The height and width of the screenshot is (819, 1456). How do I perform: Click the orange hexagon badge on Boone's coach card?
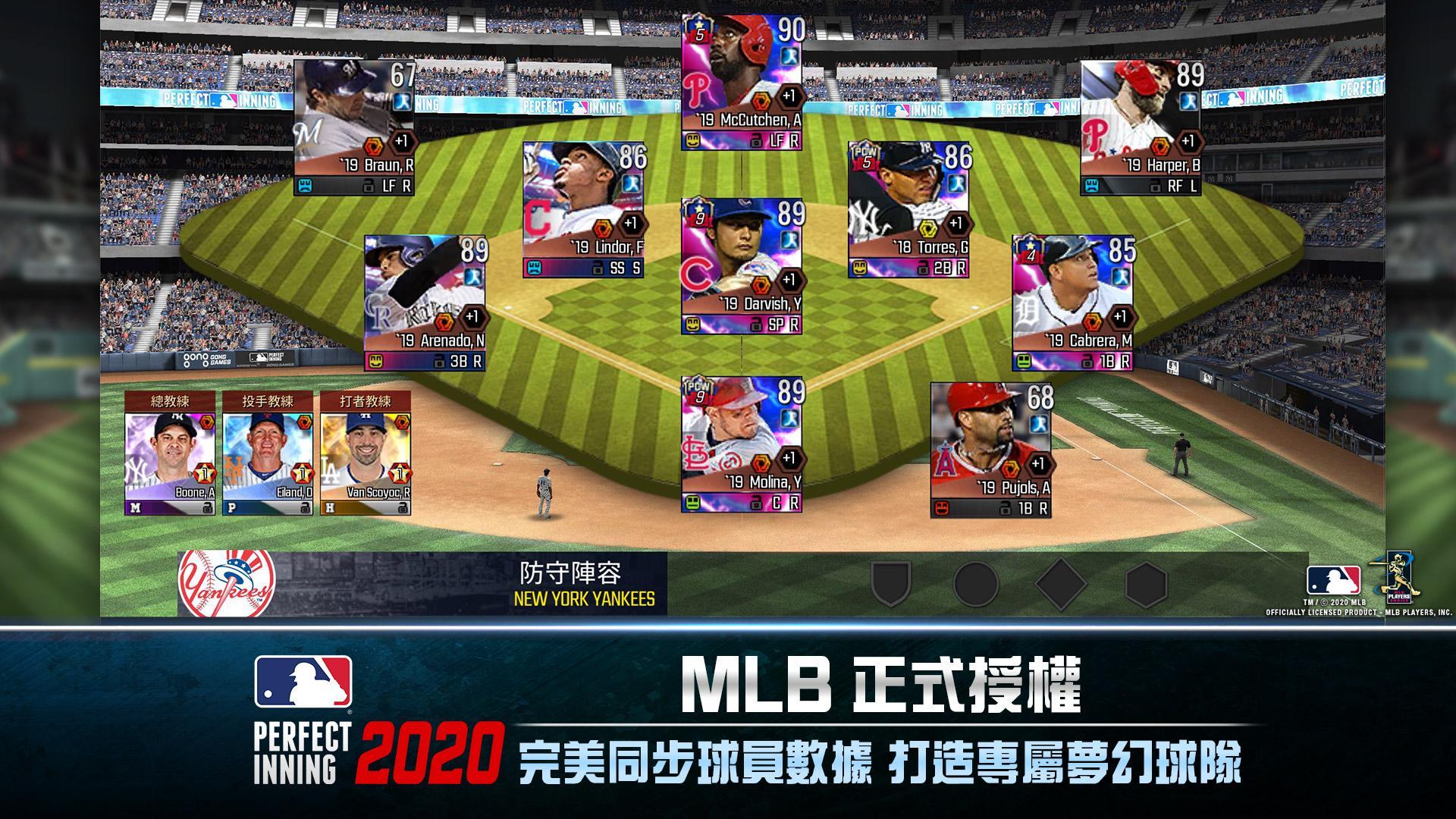click(206, 424)
